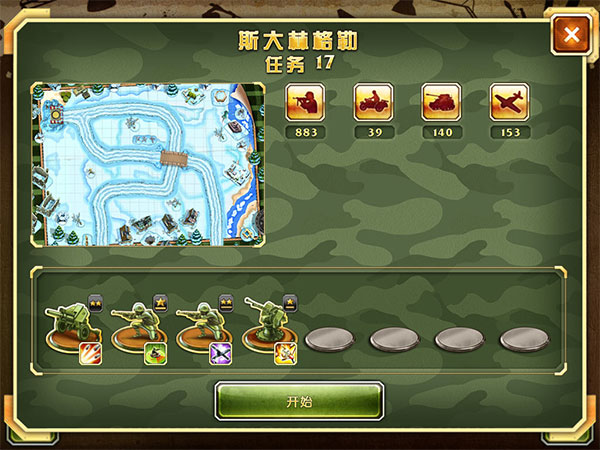Choose the anti-aircraft gun unit slot
Image resolution: width=600 pixels, height=450 pixels.
268,329
